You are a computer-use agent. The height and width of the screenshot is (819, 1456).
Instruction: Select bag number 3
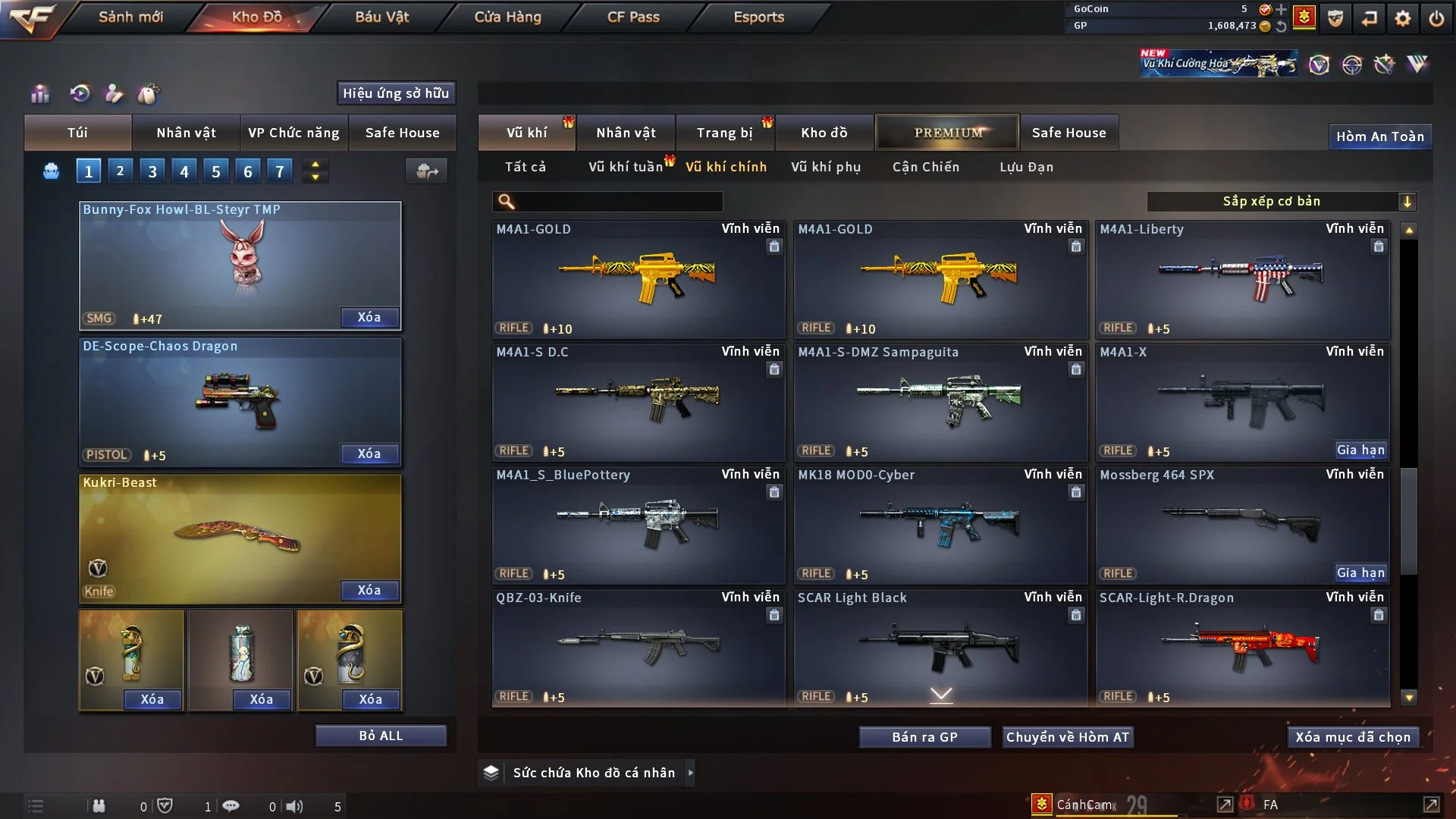pos(152,171)
